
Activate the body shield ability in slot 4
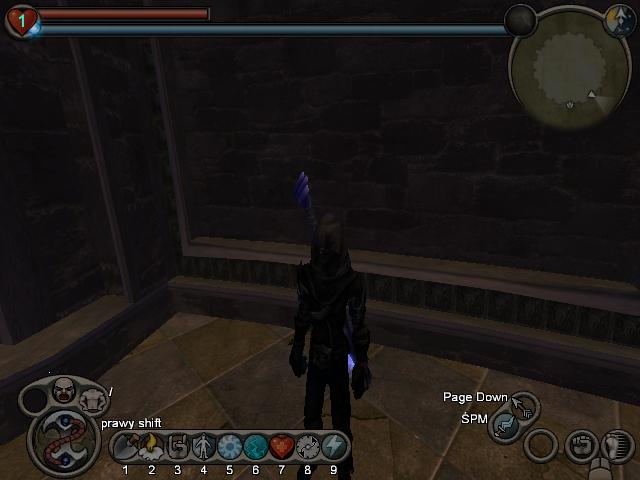204,446
